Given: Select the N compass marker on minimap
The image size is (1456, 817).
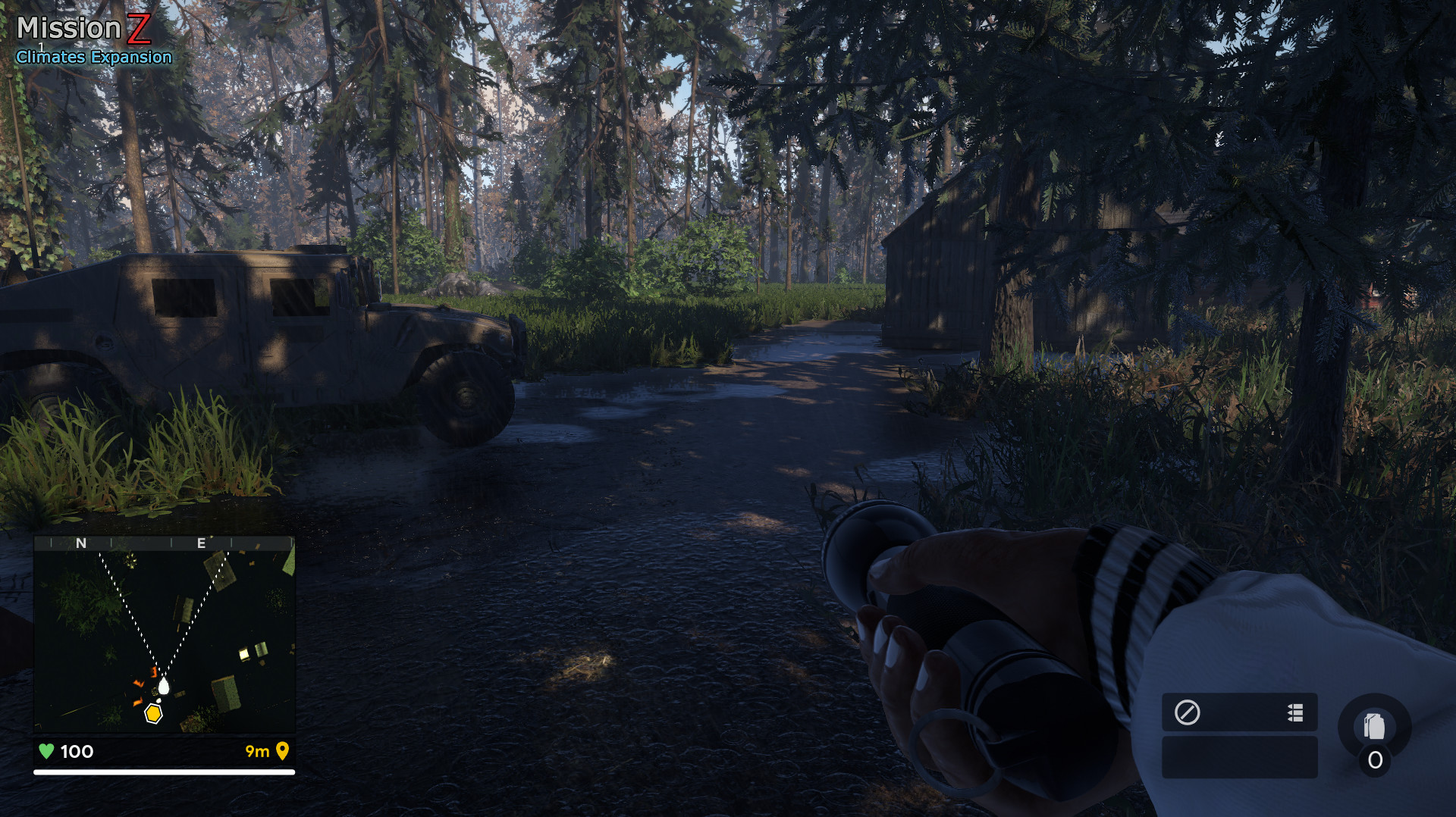Looking at the screenshot, I should pos(82,543).
